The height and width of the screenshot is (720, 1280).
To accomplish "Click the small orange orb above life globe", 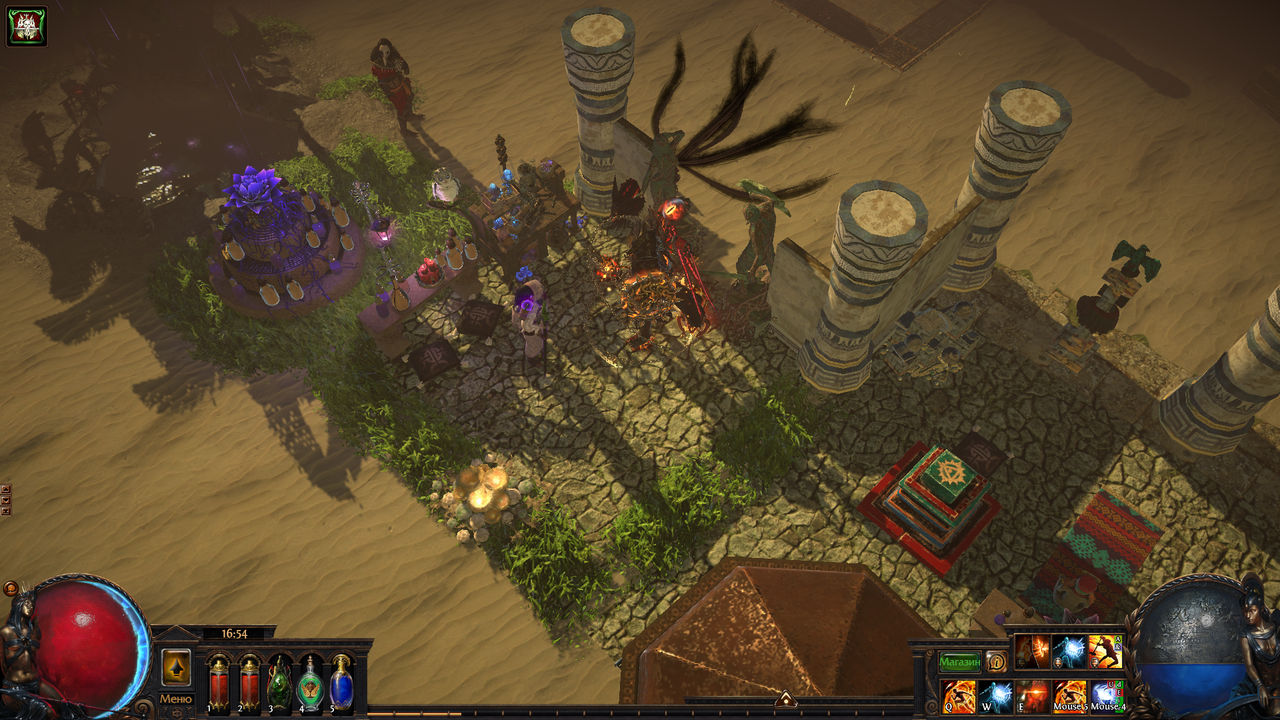I will click(x=11, y=589).
